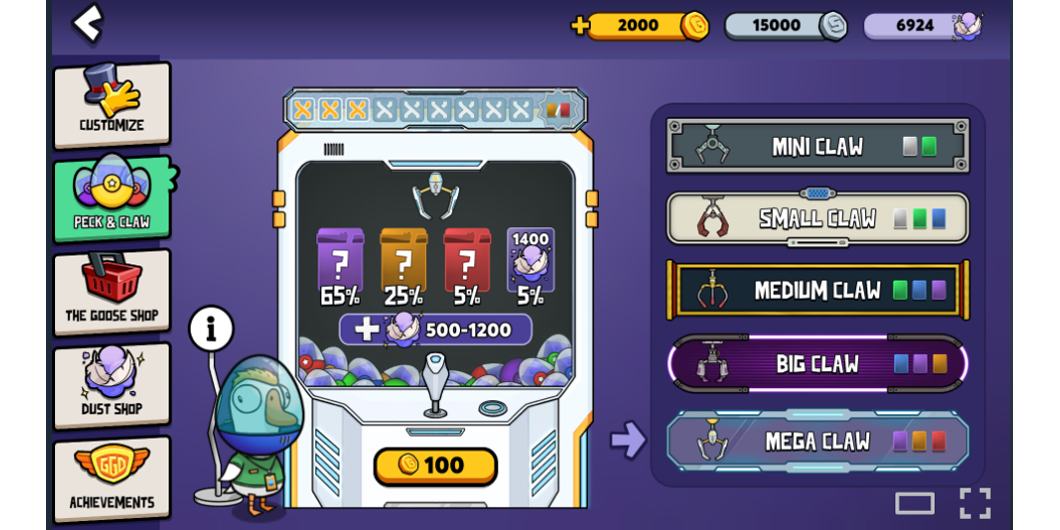Select the Mini Claw machine
This screenshot has height=530, width=1060.
coord(817,146)
